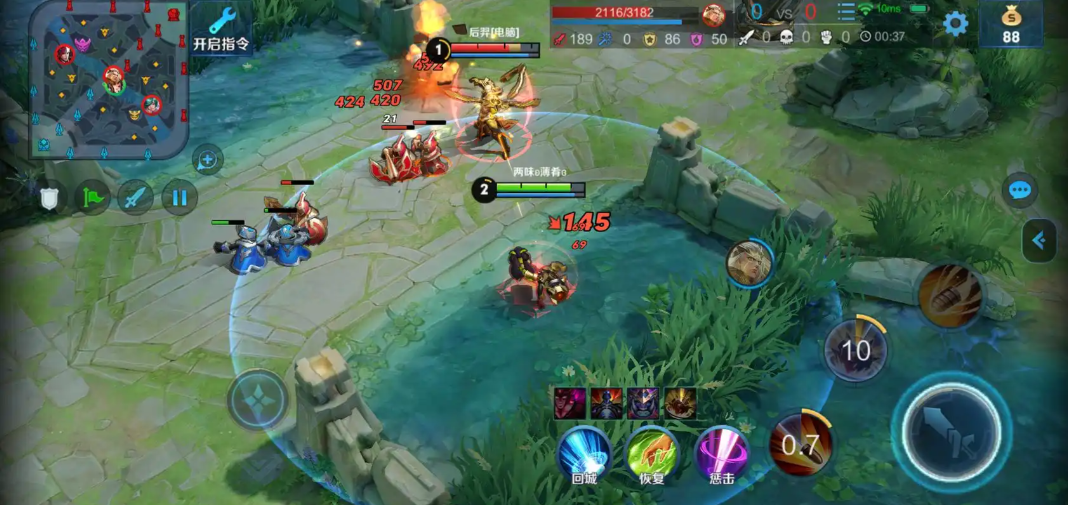Image resolution: width=1068 pixels, height=505 pixels.
Task: Open the scoreboard list icon
Action: coord(846,12)
